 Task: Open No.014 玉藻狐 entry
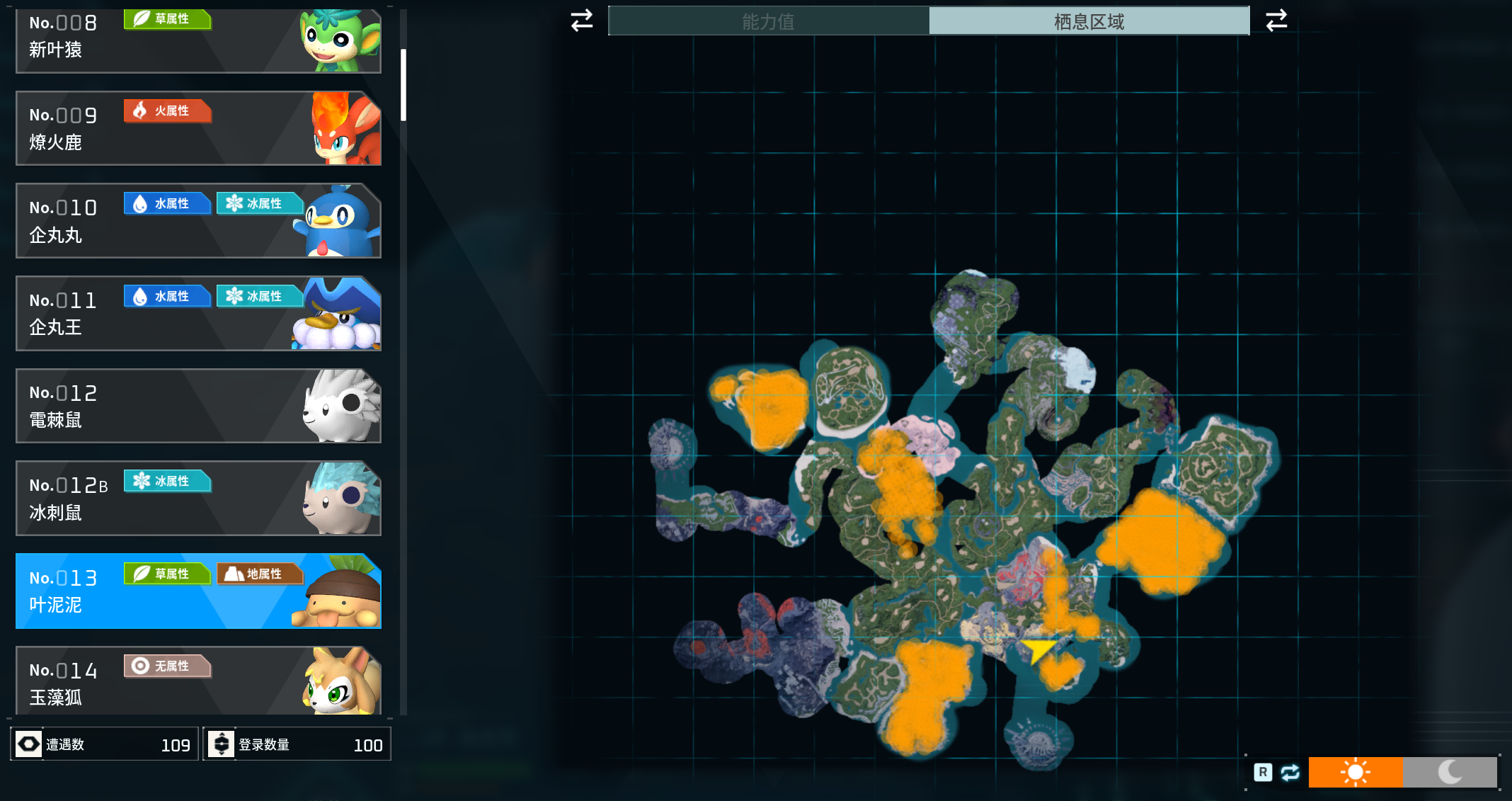[x=198, y=681]
